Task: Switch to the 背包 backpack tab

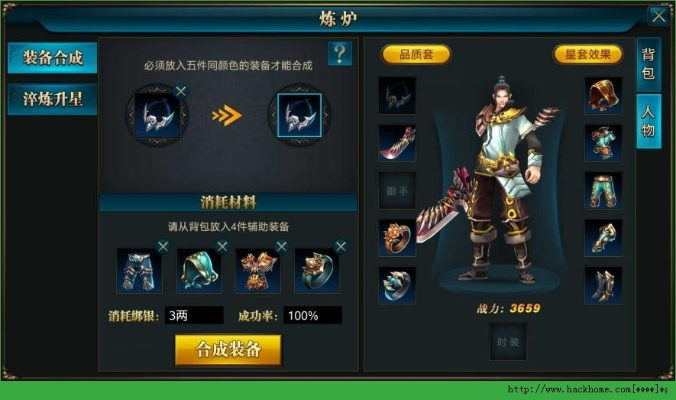Action: [x=648, y=65]
